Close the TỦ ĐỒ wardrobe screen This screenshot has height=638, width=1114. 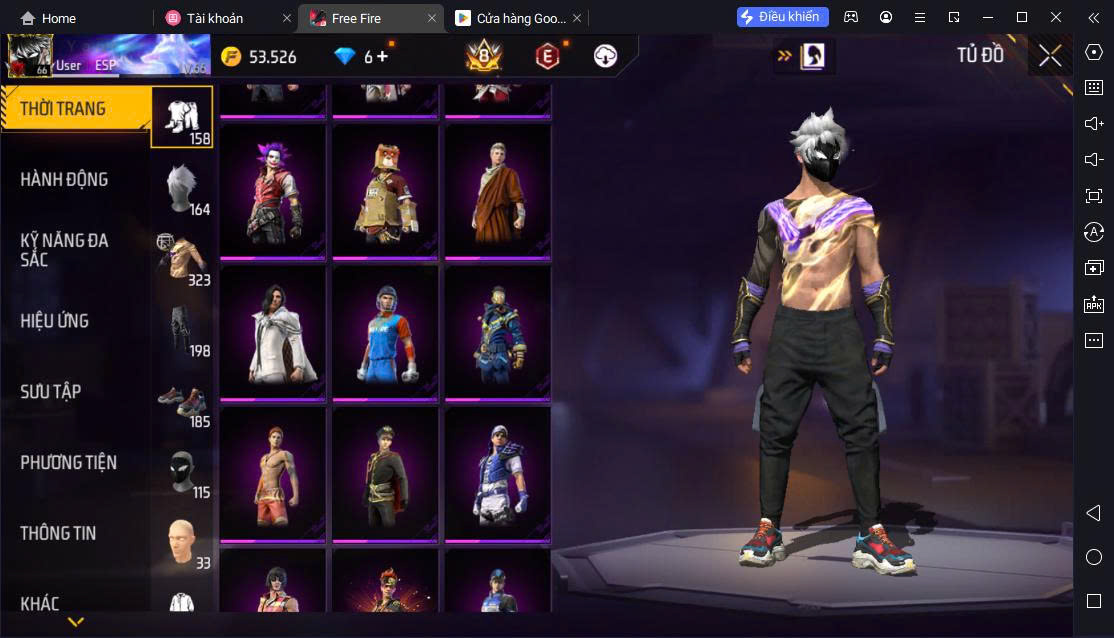(x=1050, y=56)
